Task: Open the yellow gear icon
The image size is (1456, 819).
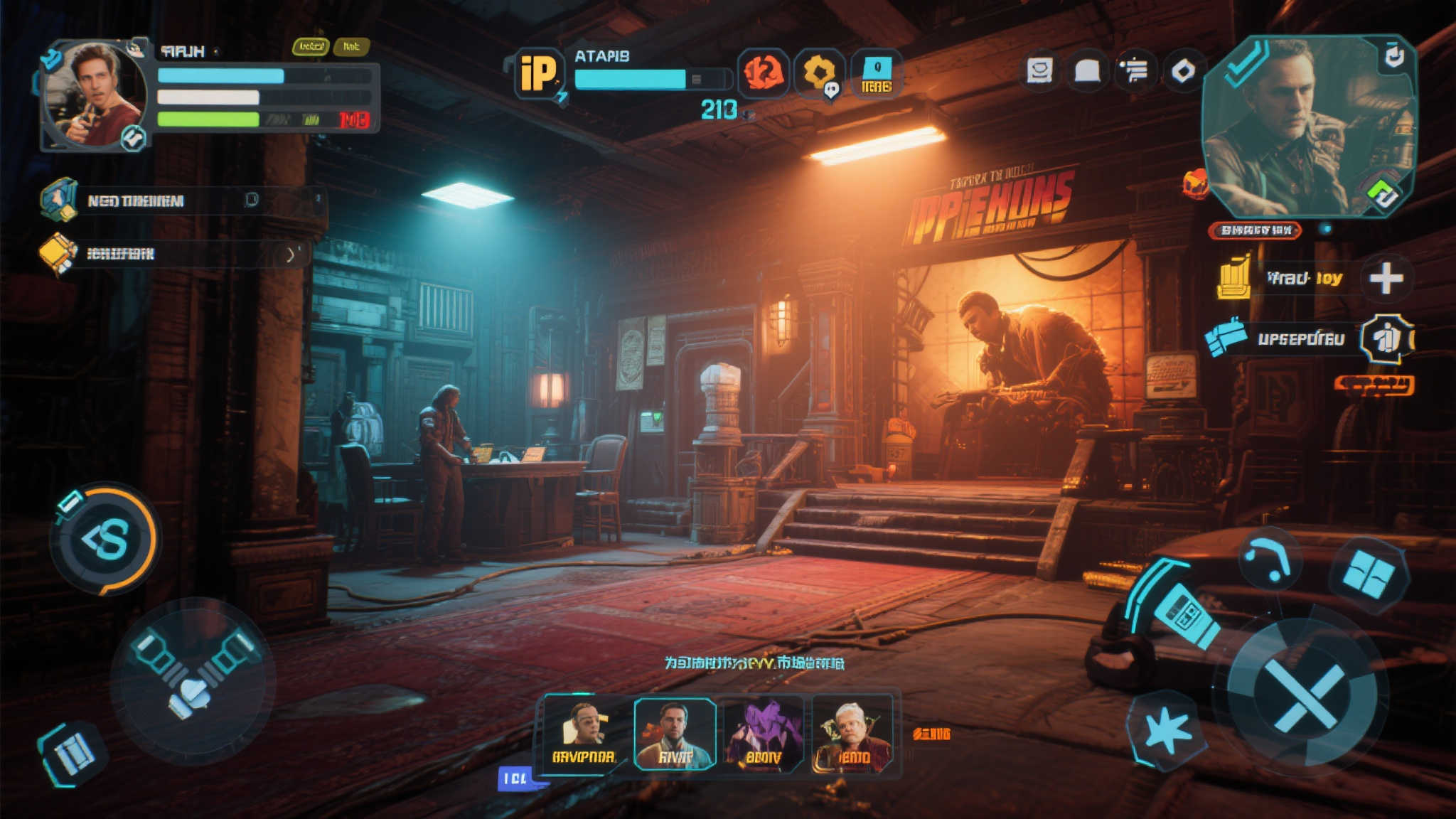Action: [x=818, y=73]
